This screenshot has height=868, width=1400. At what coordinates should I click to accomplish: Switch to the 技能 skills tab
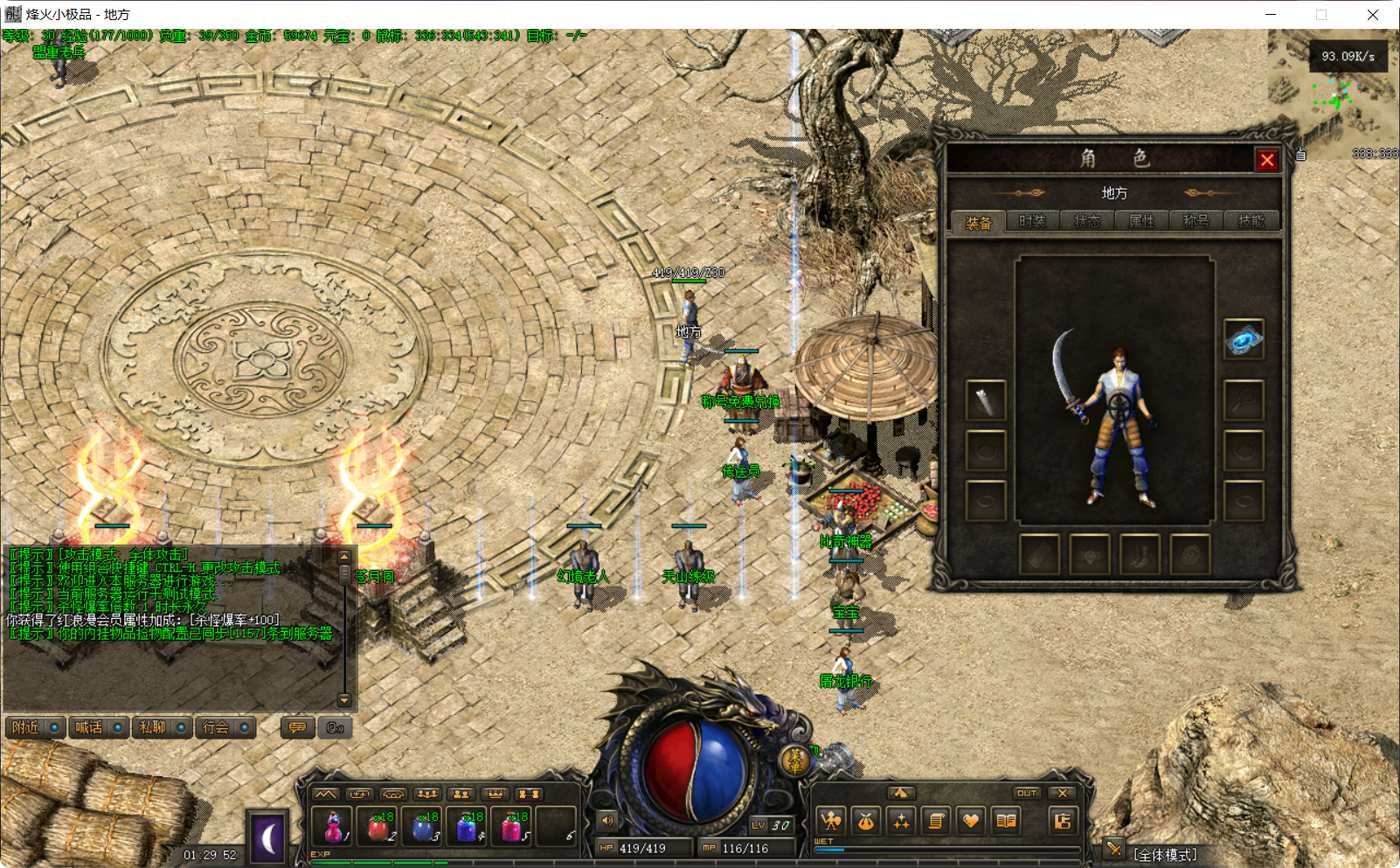1251,221
